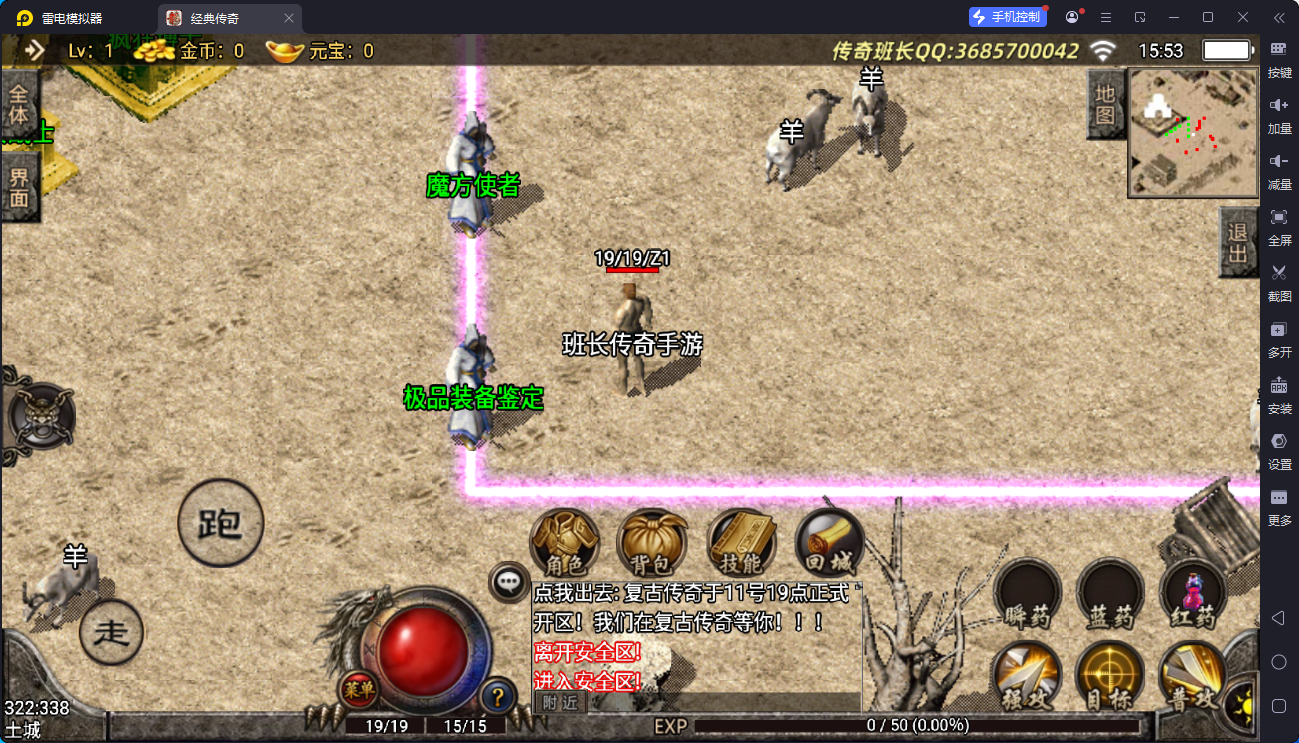The image size is (1299, 743).
Task: Switch to the 附近 nearby chat tab
Action: coord(559,702)
